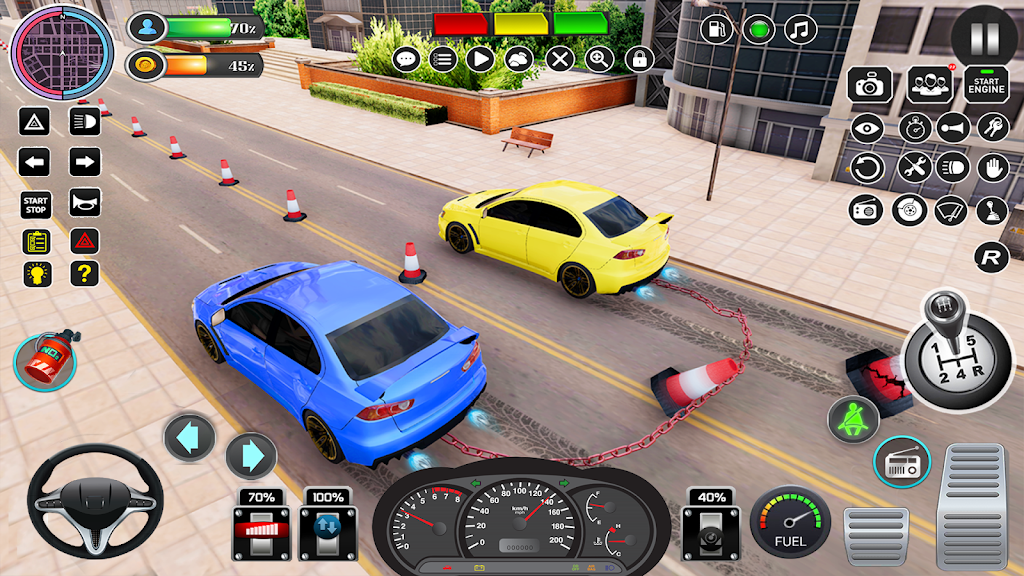Use the fire extinguisher button
1024x576 pixels.
point(45,360)
